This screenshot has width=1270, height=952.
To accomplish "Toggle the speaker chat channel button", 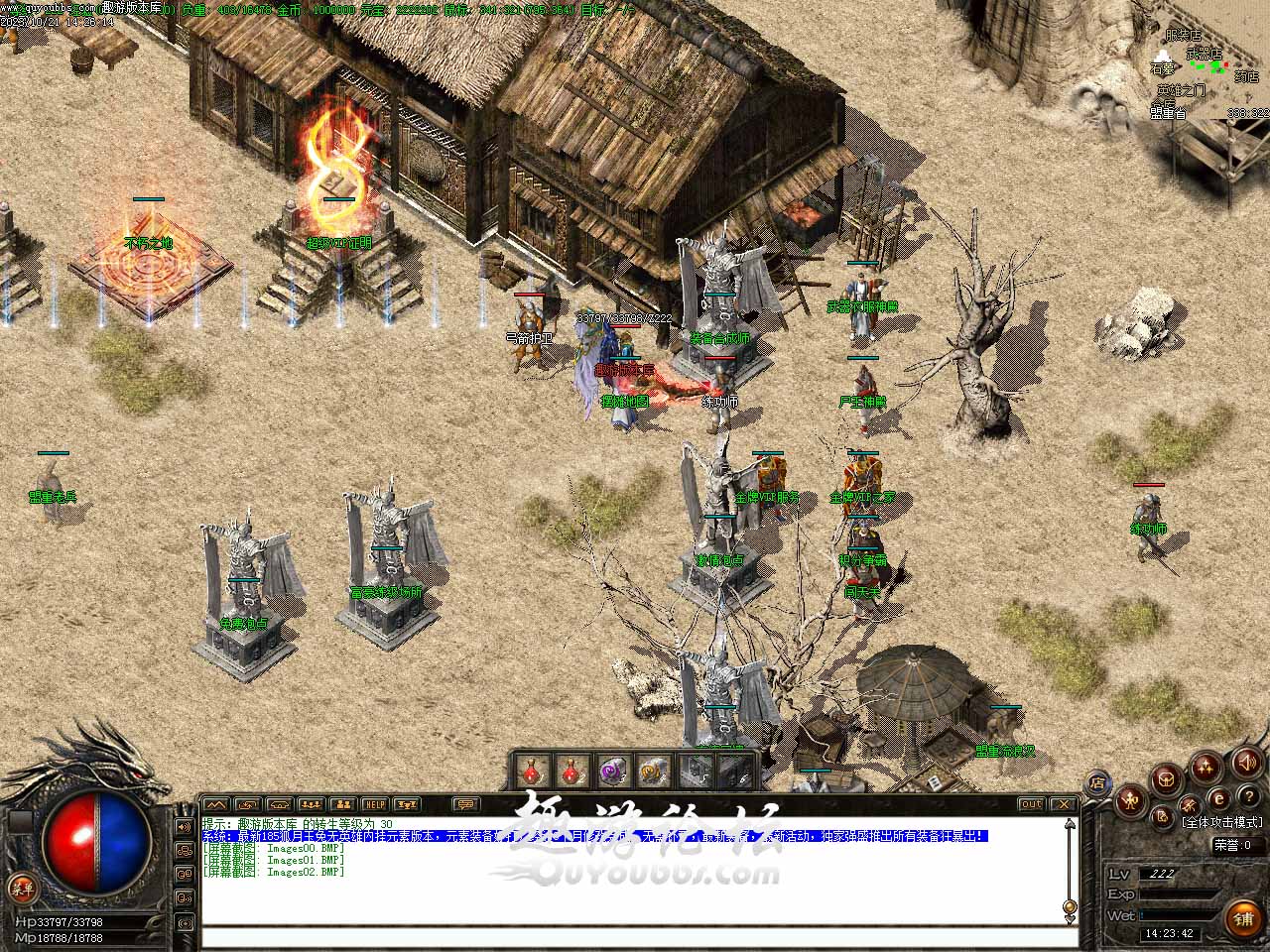I will (x=185, y=826).
